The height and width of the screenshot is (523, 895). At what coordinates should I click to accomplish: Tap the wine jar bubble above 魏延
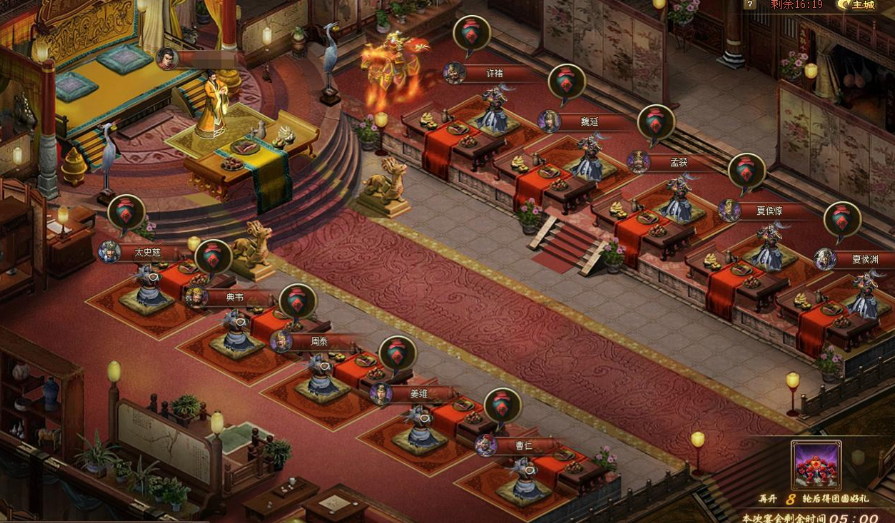pyautogui.click(x=566, y=82)
